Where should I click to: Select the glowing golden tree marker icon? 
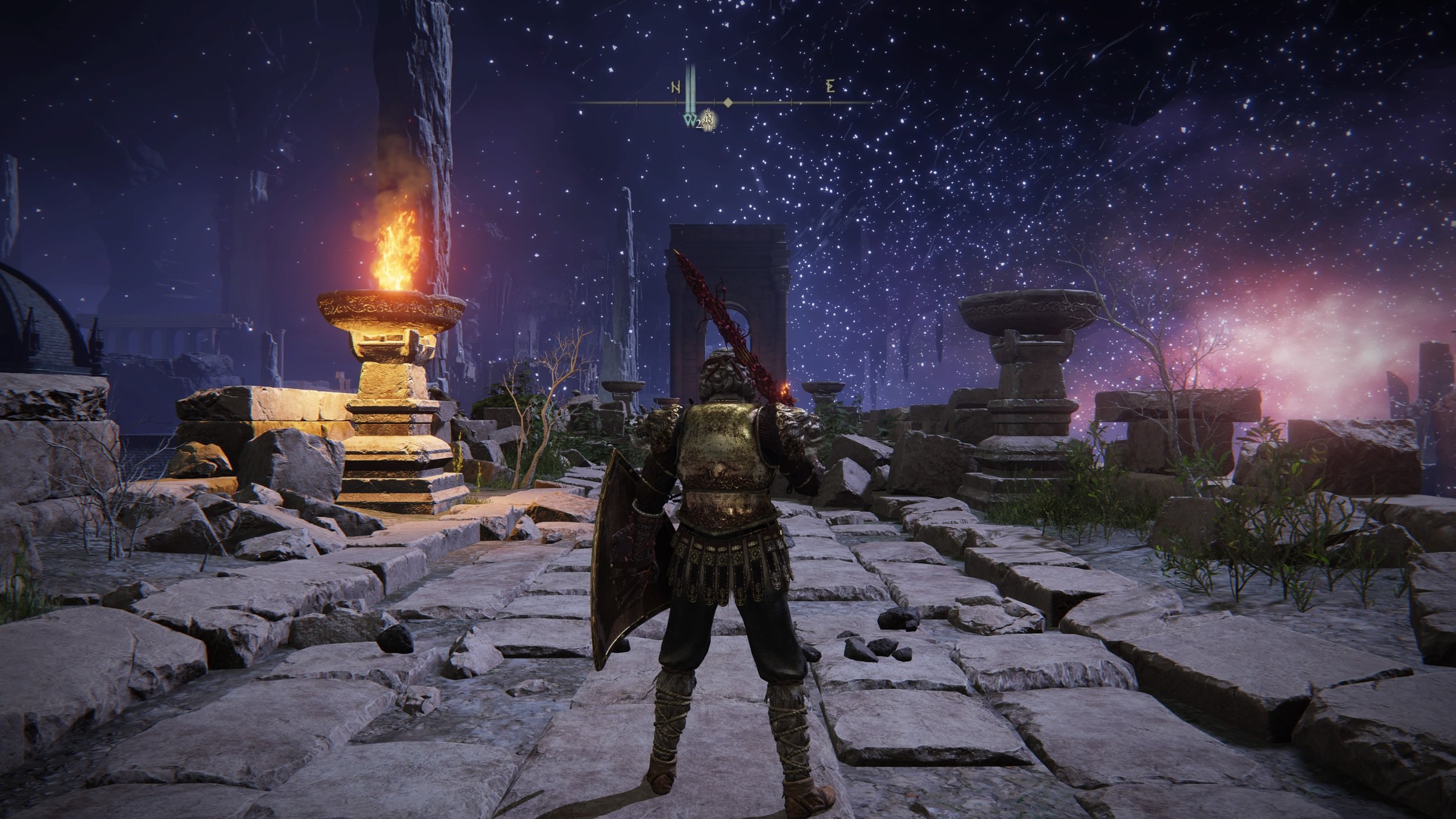[709, 121]
